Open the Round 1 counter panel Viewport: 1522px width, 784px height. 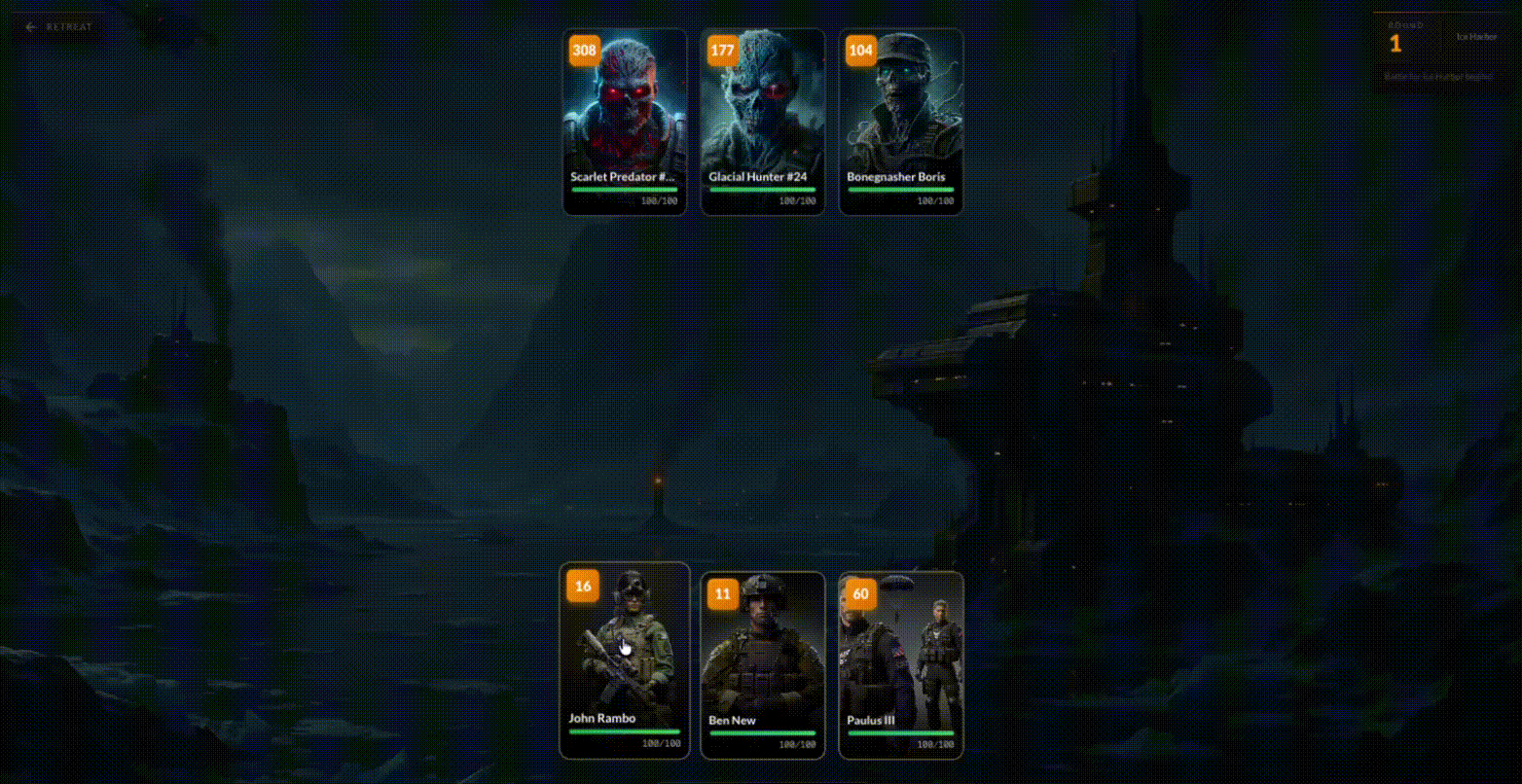1395,44
